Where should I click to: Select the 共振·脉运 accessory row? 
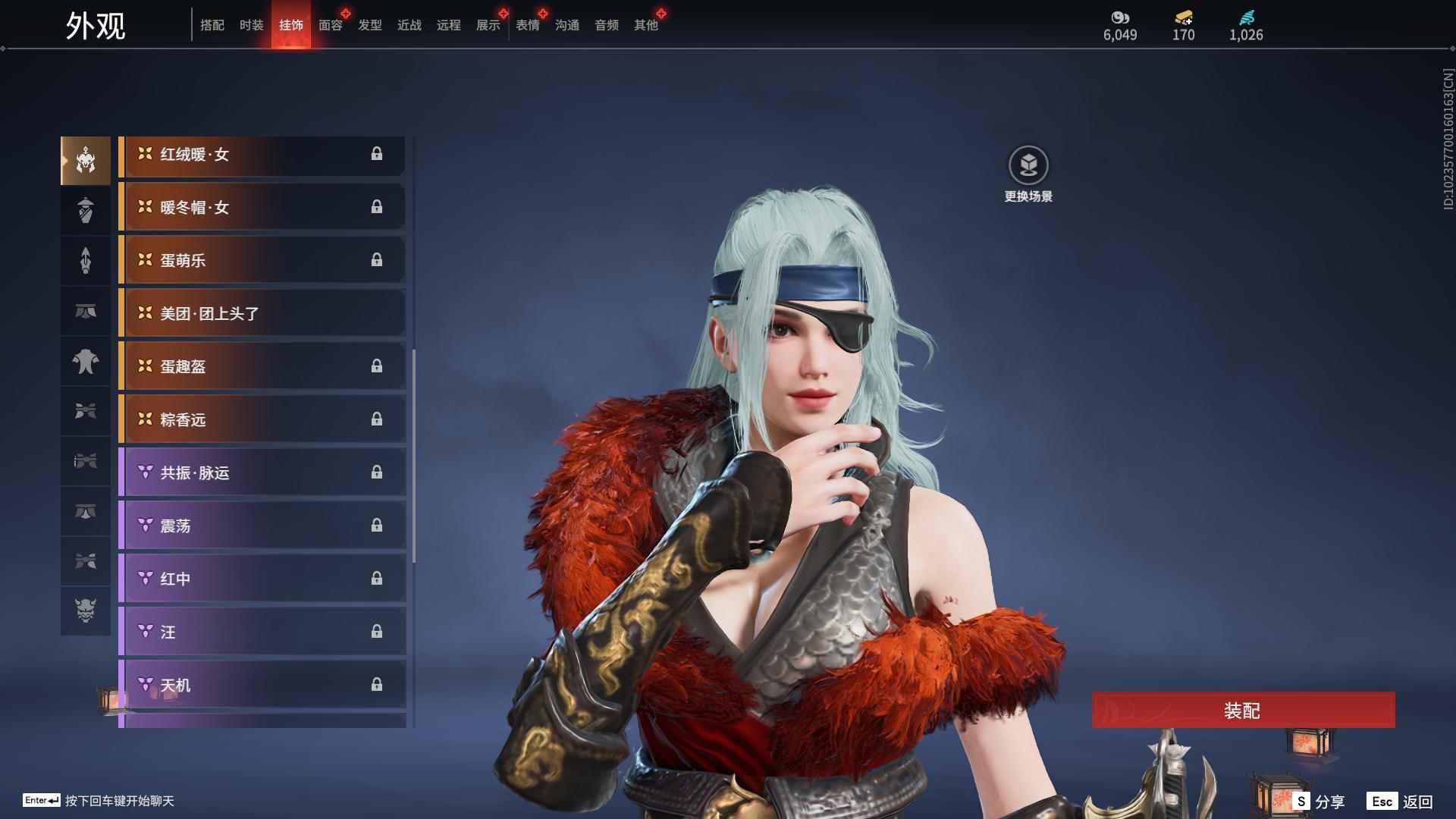pyautogui.click(x=262, y=472)
